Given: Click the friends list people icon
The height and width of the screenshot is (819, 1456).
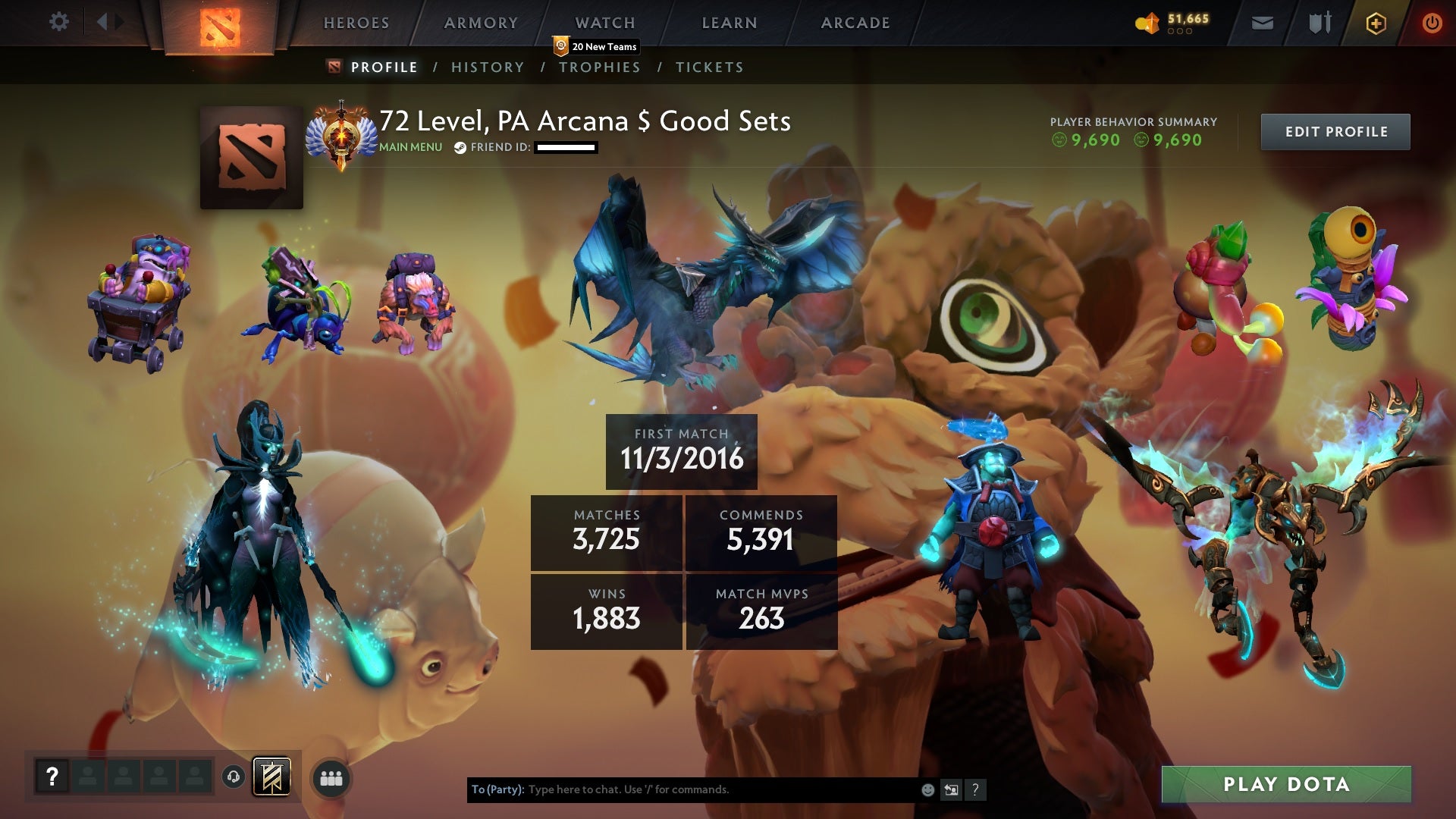Looking at the screenshot, I should click(331, 777).
